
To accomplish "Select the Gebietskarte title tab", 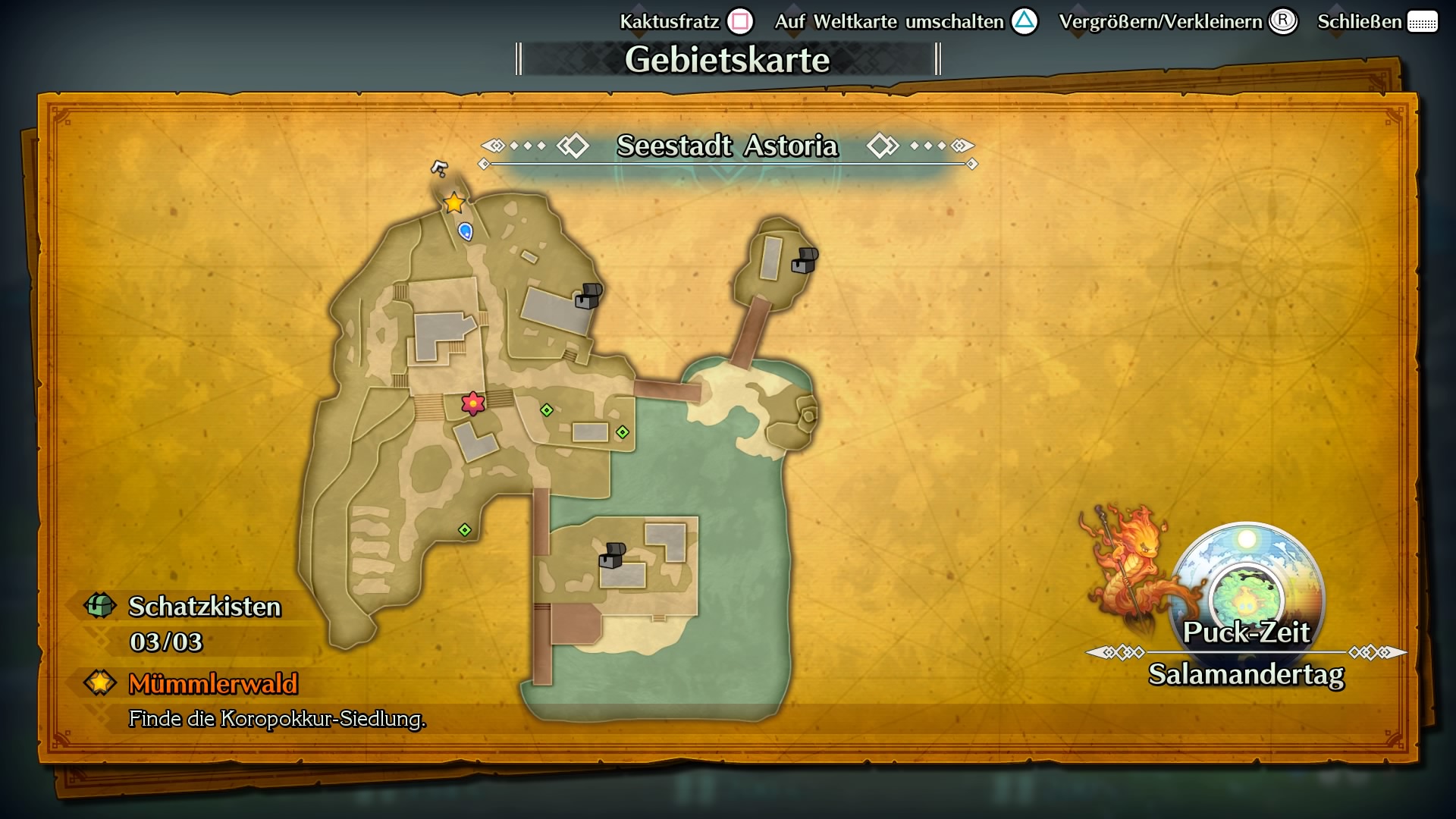I will coord(727,58).
